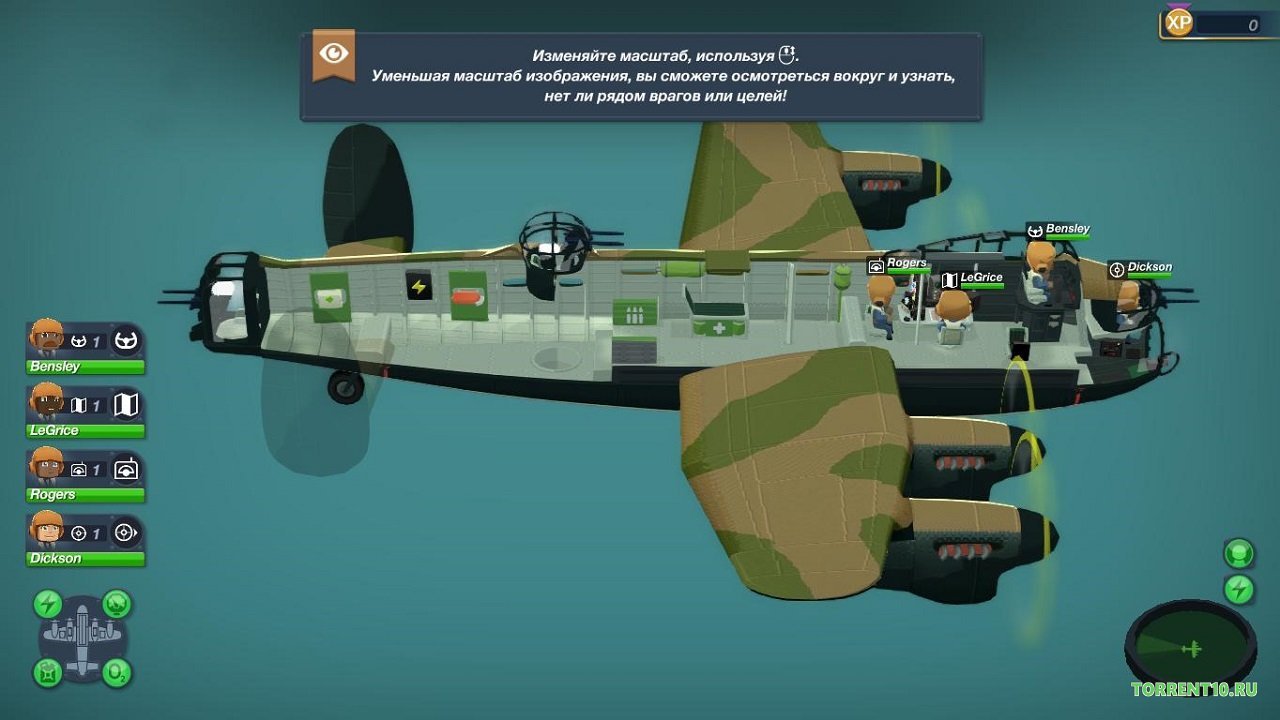Screen dimensions: 1280x720
Task: Toggle Dickson's in-plane tag near the tail turret
Action: click(1141, 267)
